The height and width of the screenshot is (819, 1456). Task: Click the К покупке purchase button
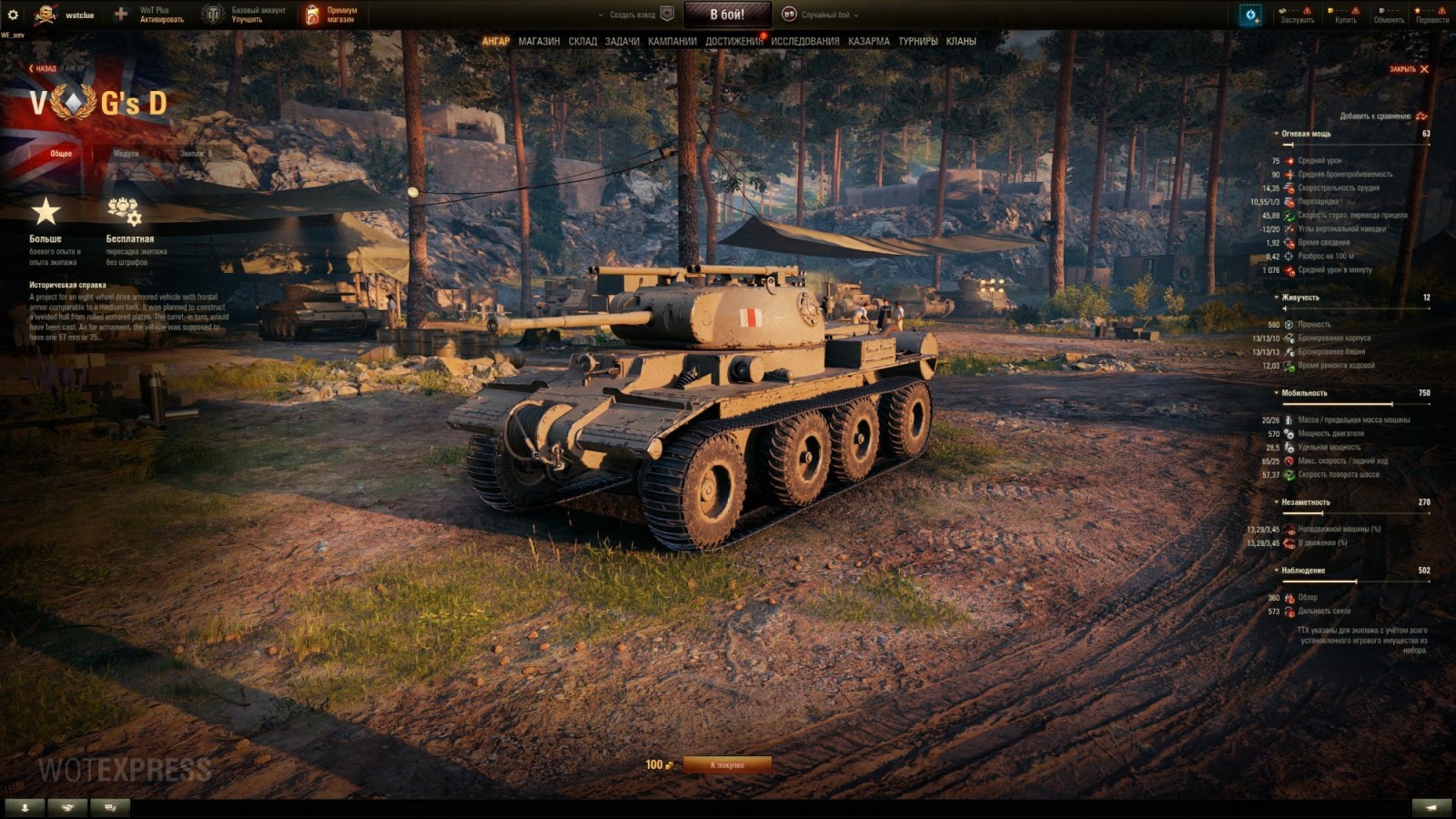[x=727, y=765]
